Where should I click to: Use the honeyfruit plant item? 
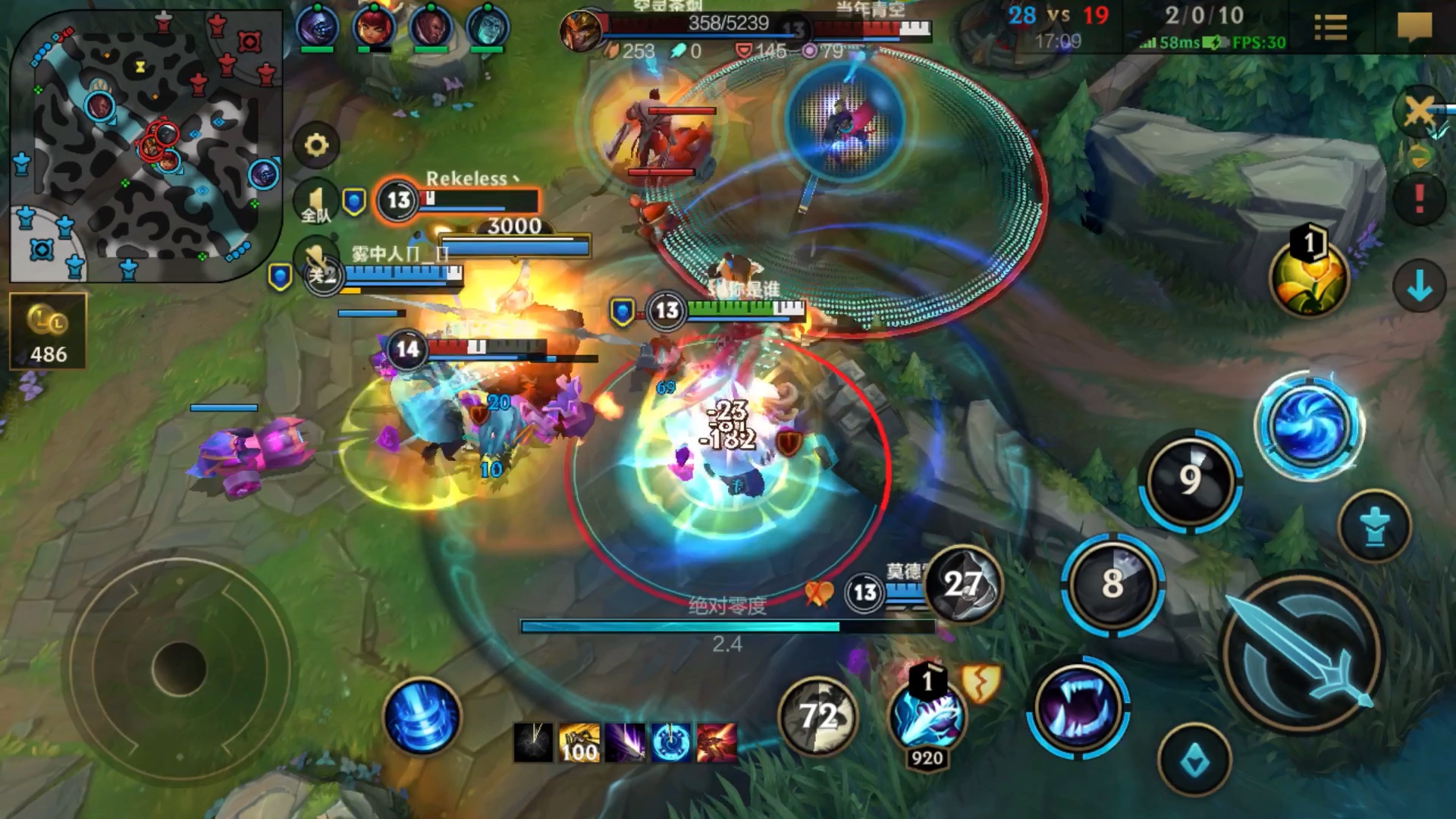coord(1310,278)
